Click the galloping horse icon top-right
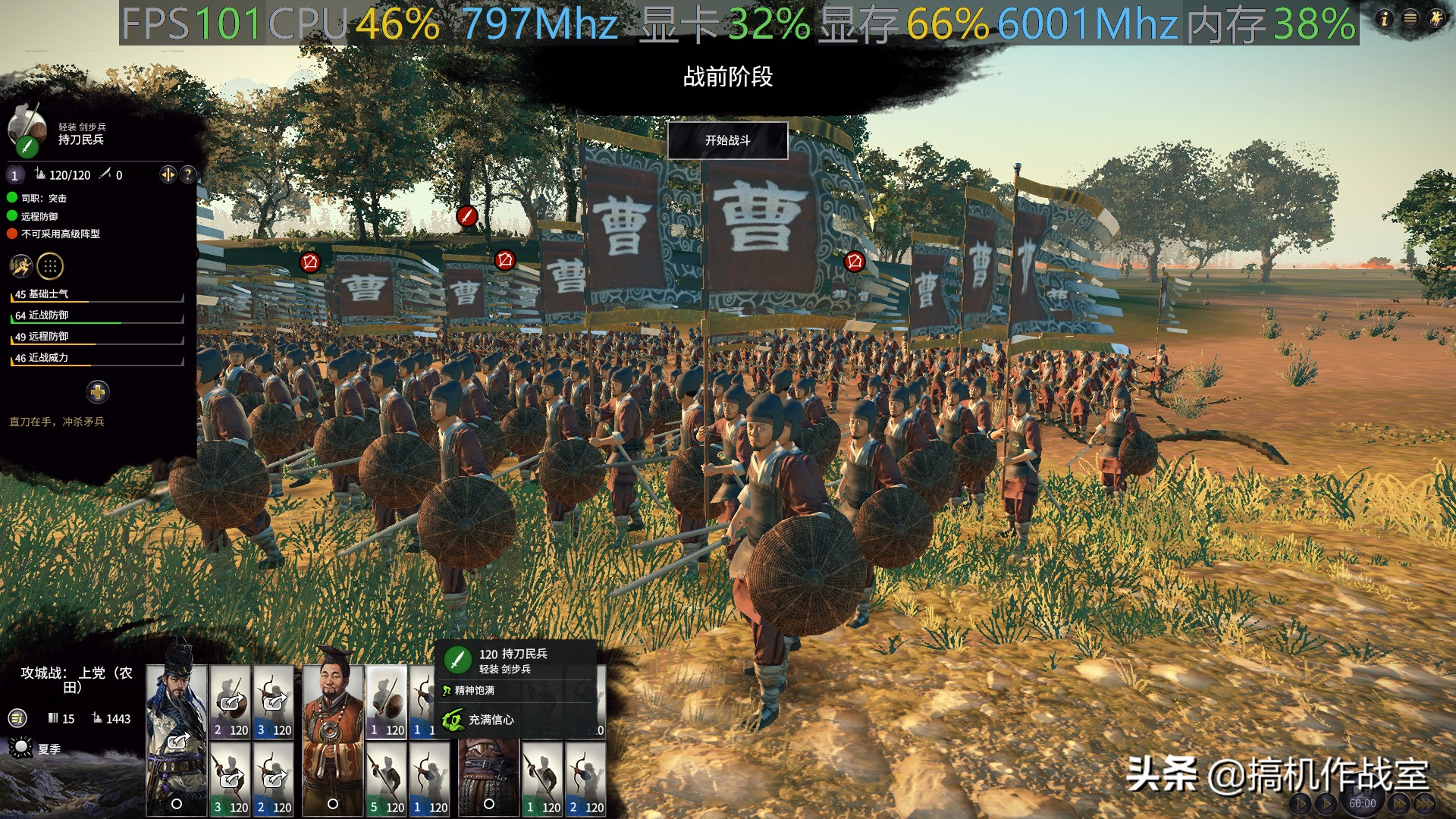Image resolution: width=1456 pixels, height=819 pixels. pyautogui.click(x=1436, y=19)
